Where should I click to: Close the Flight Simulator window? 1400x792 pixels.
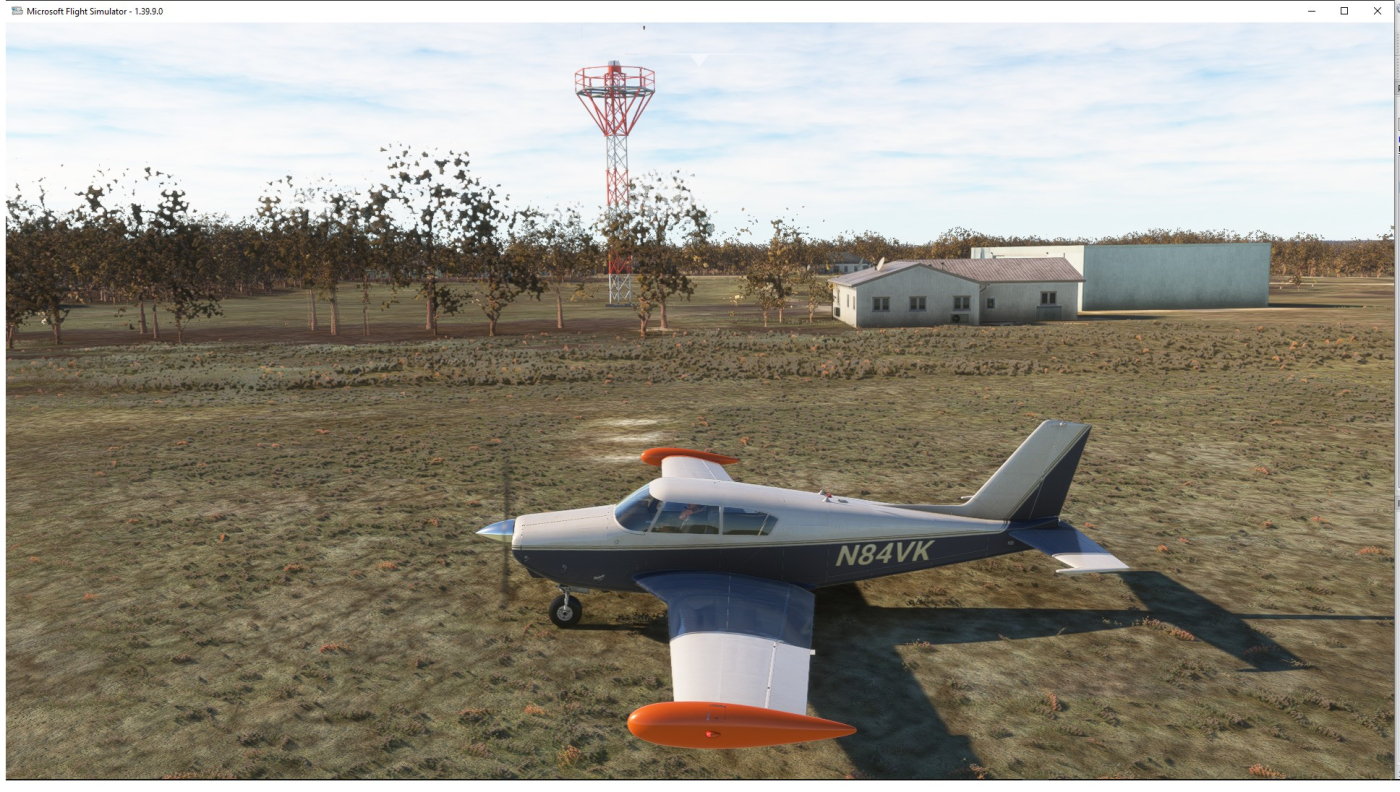(1377, 11)
